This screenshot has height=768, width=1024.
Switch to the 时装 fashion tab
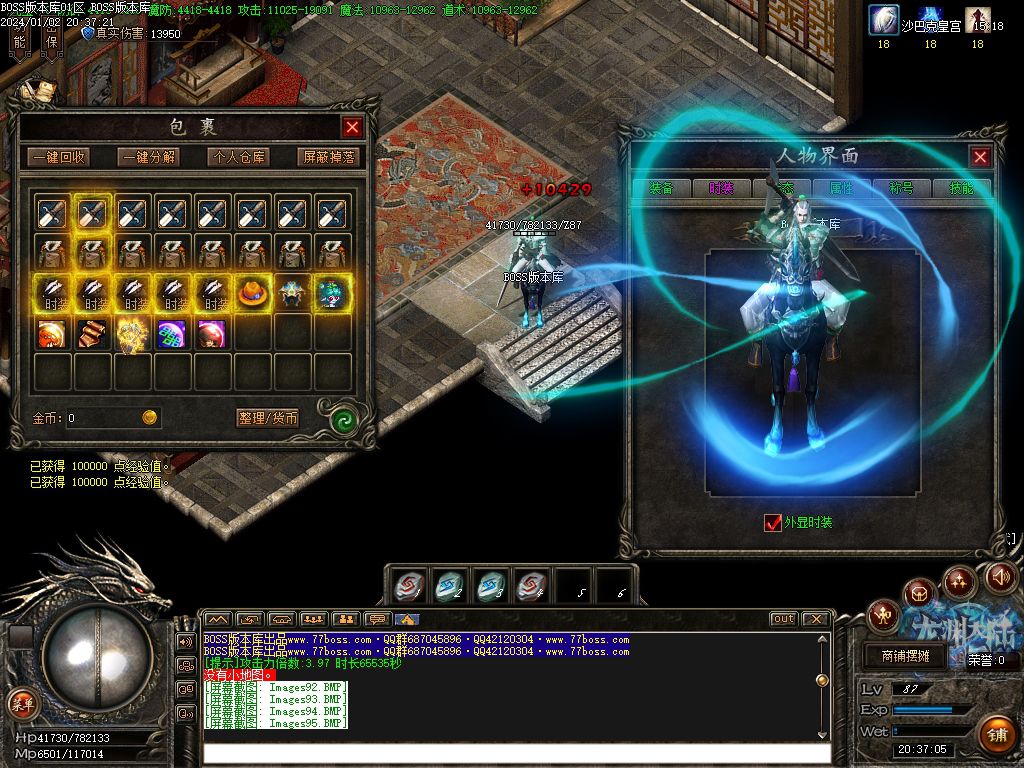coord(721,188)
